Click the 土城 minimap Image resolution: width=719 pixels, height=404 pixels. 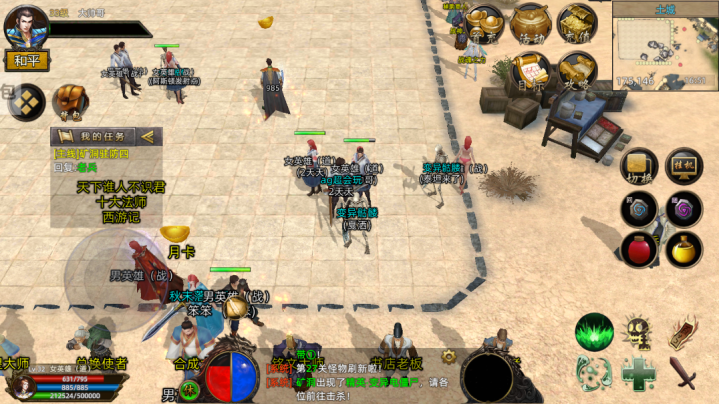pos(663,44)
